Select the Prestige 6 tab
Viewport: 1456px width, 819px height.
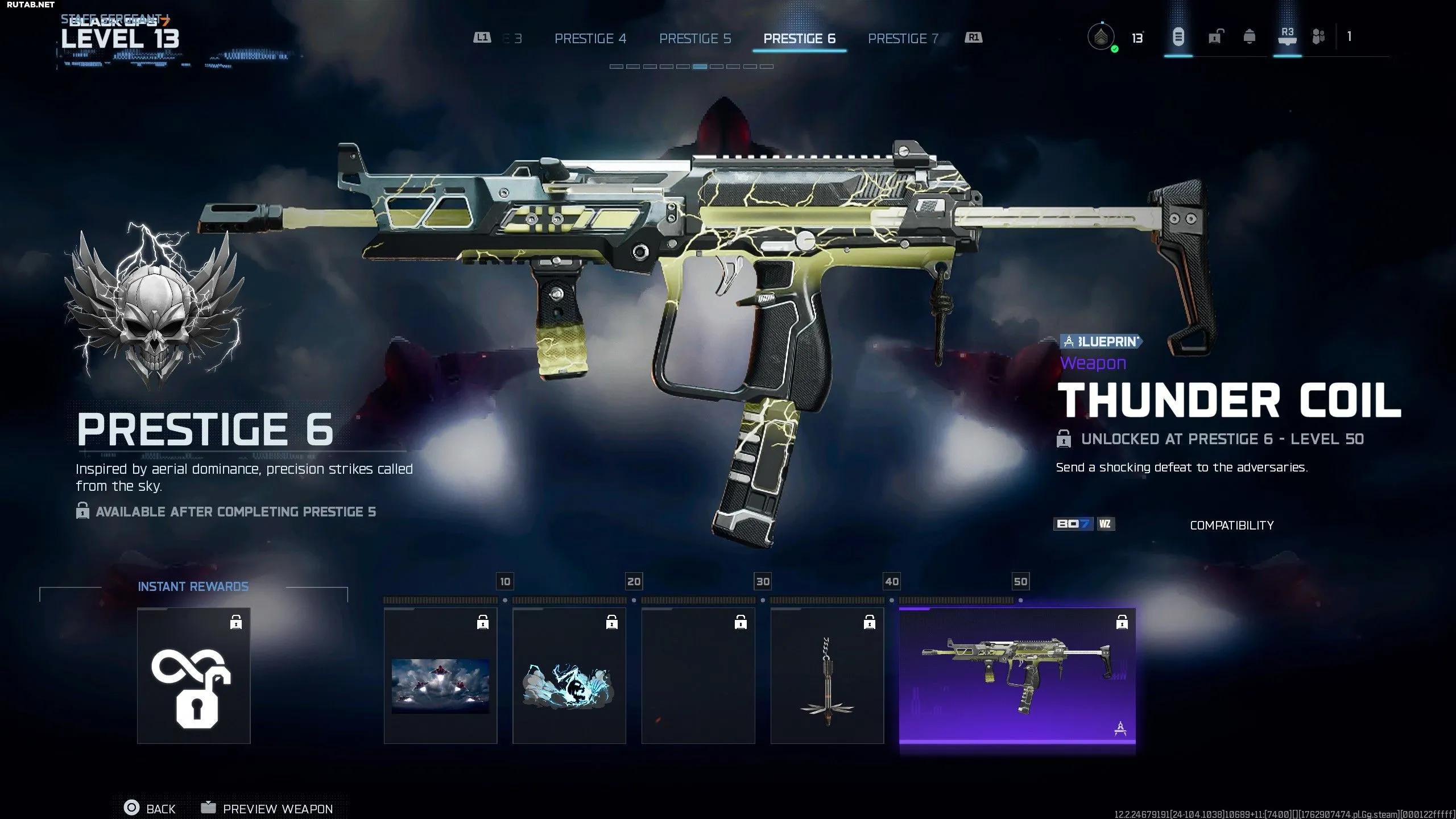[799, 39]
